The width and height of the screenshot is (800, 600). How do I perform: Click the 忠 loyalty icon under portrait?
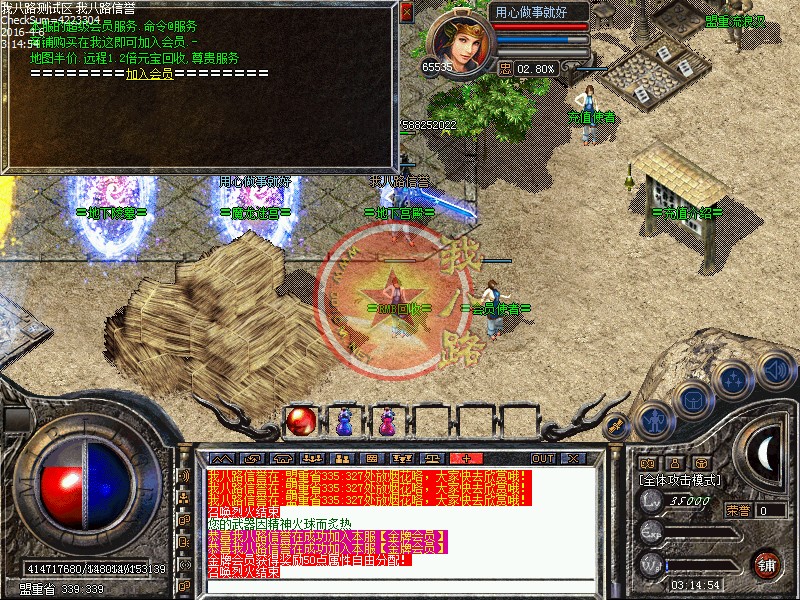pyautogui.click(x=506, y=69)
